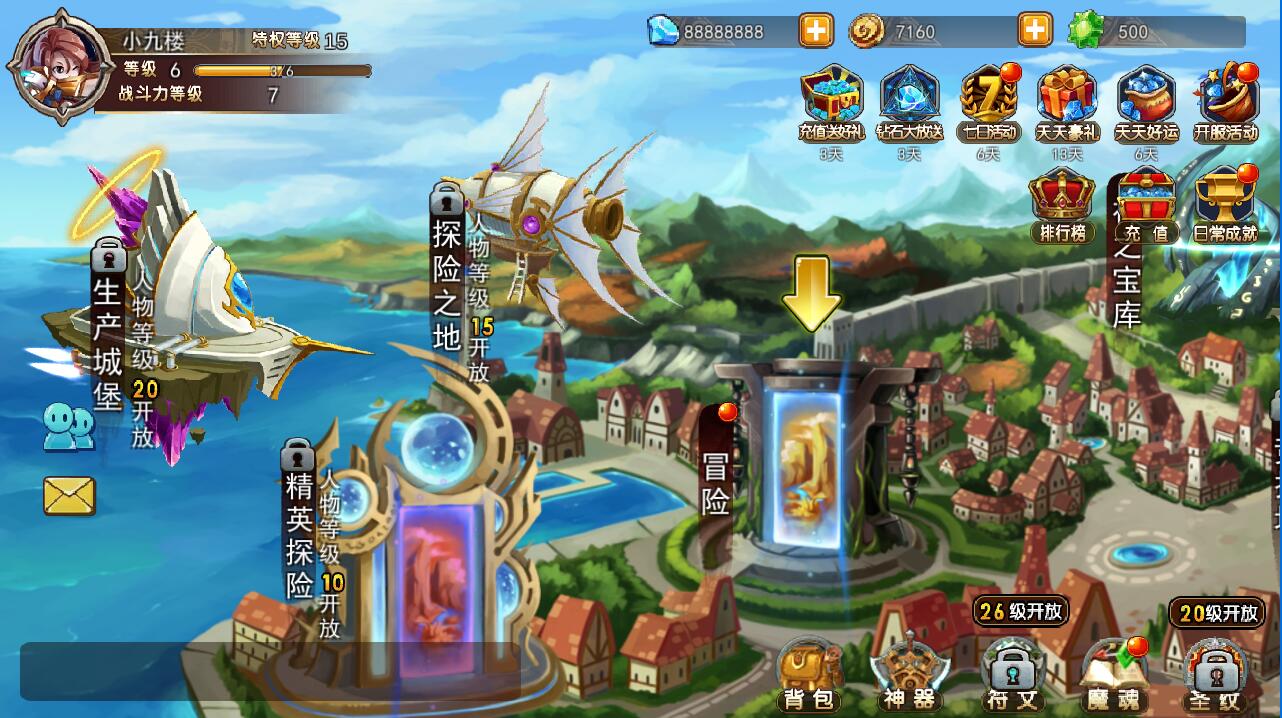The image size is (1282, 718).
Task: Open the mail envelope icon
Action: click(x=69, y=495)
